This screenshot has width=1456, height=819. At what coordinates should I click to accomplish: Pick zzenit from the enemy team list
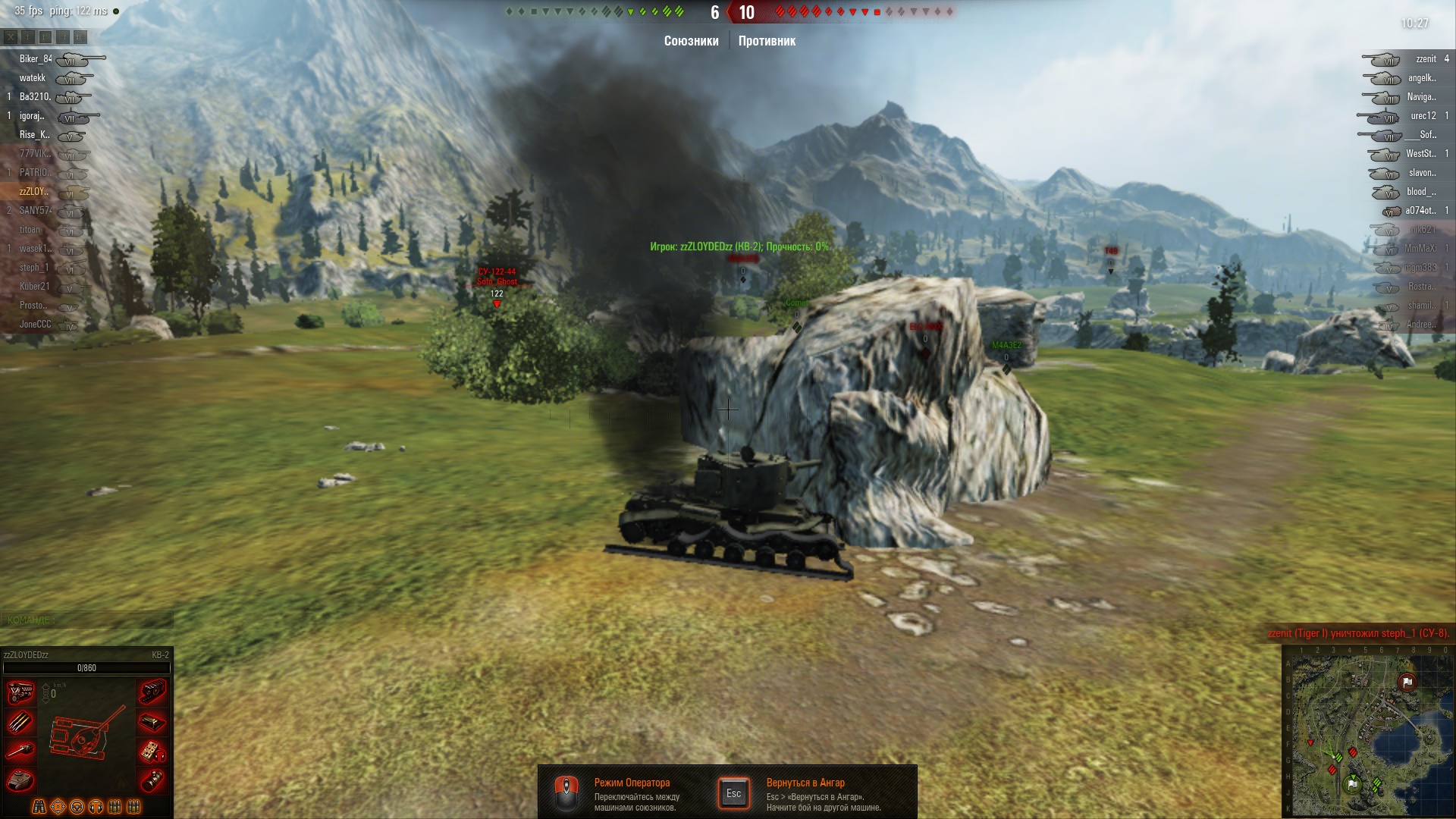(1426, 59)
